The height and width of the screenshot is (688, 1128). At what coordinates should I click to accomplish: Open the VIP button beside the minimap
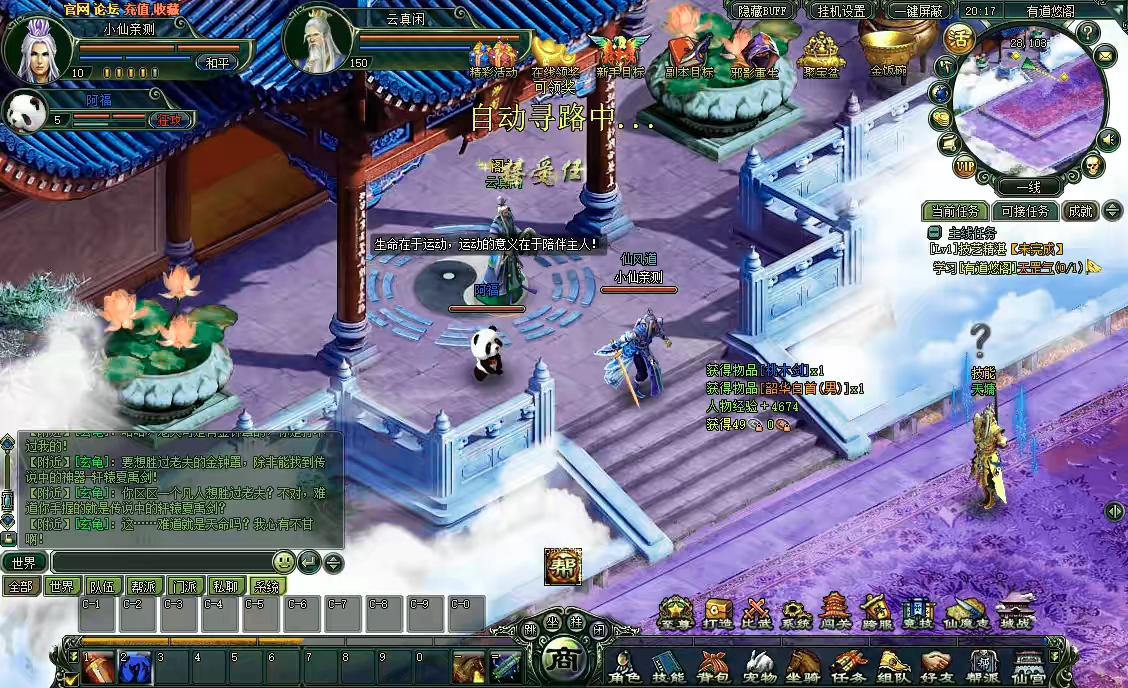tap(965, 166)
